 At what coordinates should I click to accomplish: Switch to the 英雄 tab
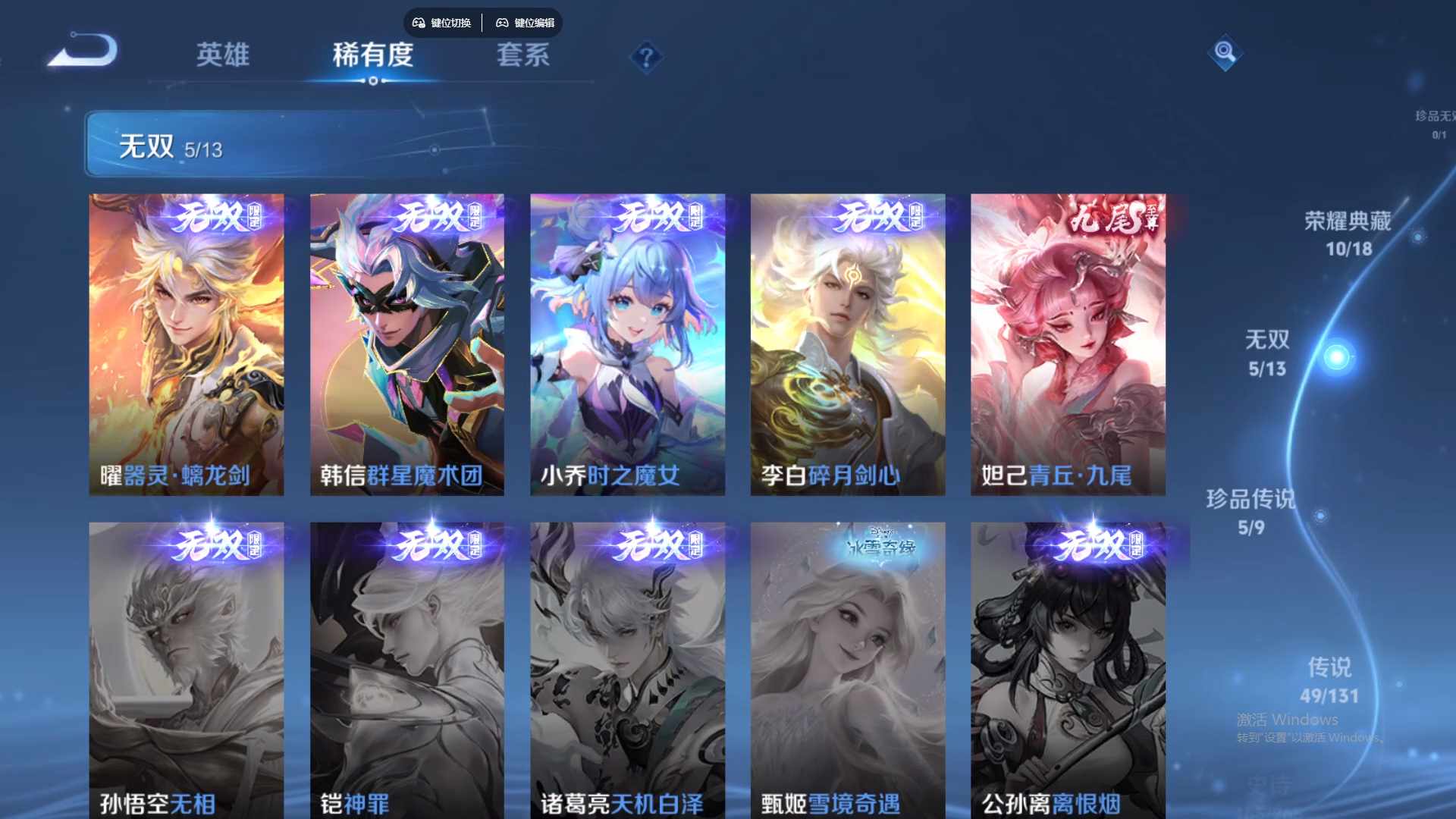[223, 55]
